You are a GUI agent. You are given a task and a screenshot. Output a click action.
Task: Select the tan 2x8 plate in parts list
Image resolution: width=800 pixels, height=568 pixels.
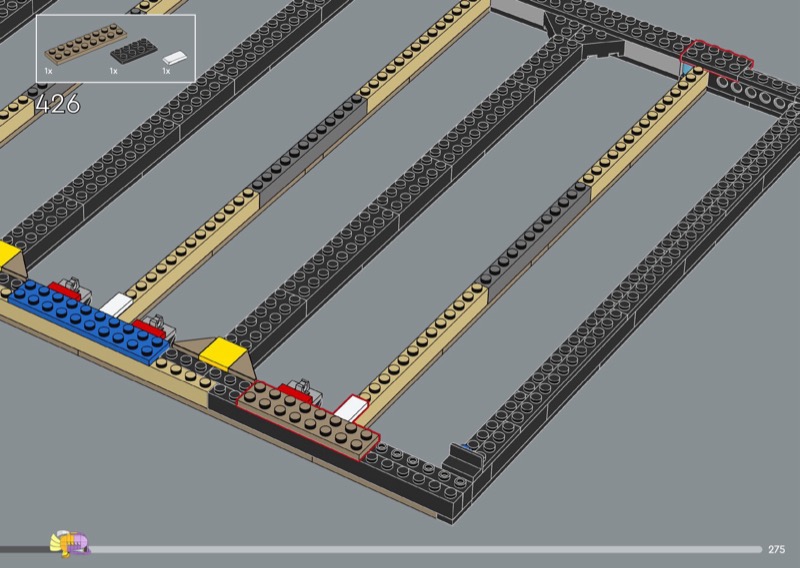(76, 46)
